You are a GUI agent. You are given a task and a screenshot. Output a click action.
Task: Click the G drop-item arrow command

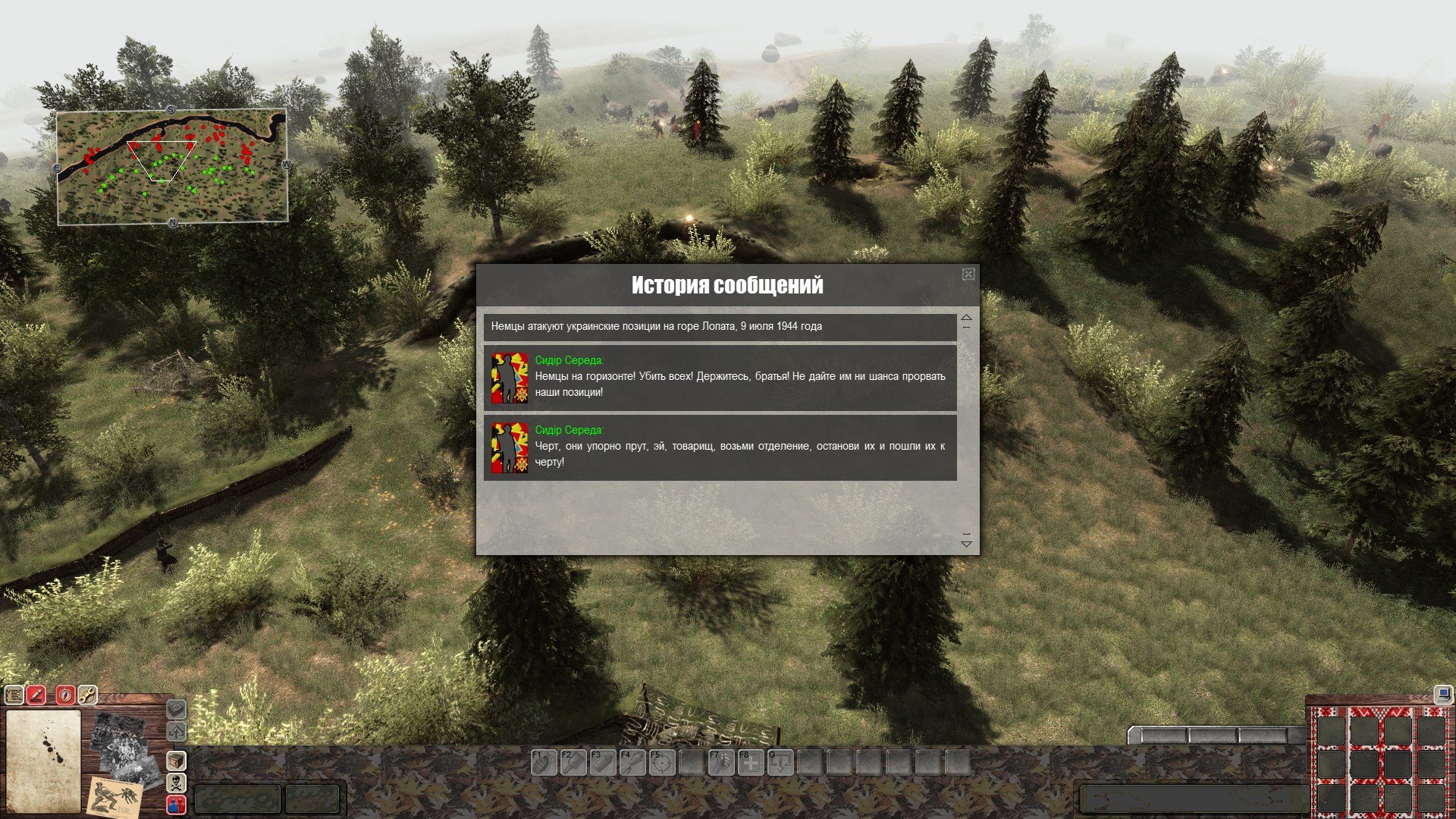(780, 762)
